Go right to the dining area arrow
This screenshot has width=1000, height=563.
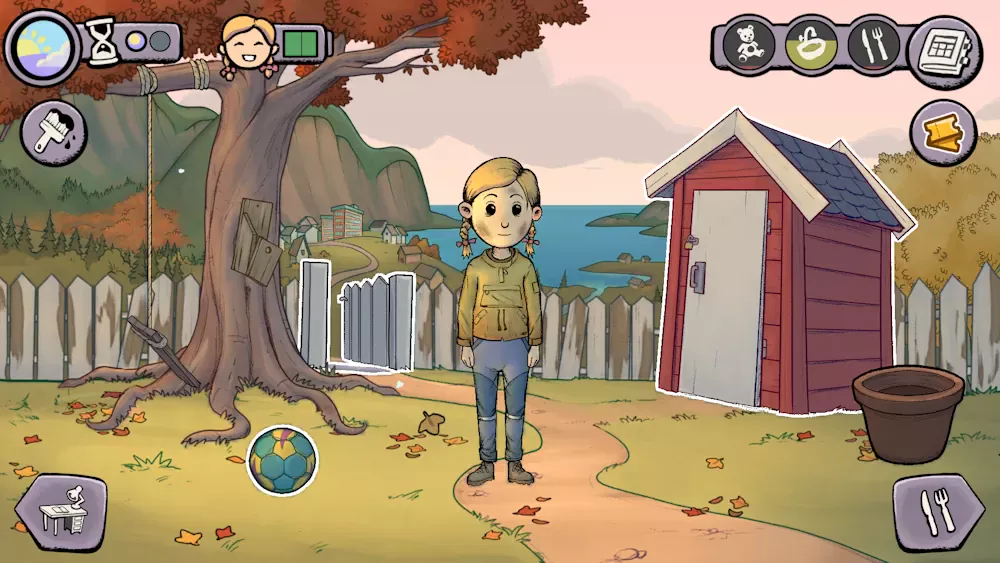point(939,512)
